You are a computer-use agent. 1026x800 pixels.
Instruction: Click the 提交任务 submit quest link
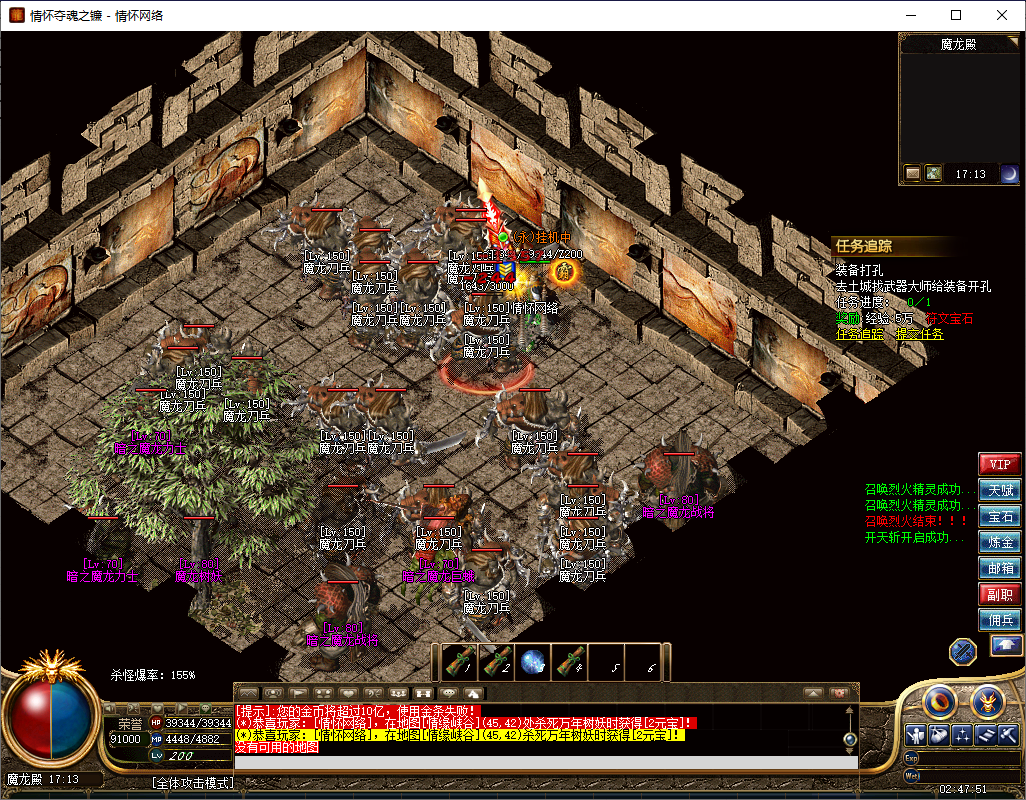[x=919, y=334]
